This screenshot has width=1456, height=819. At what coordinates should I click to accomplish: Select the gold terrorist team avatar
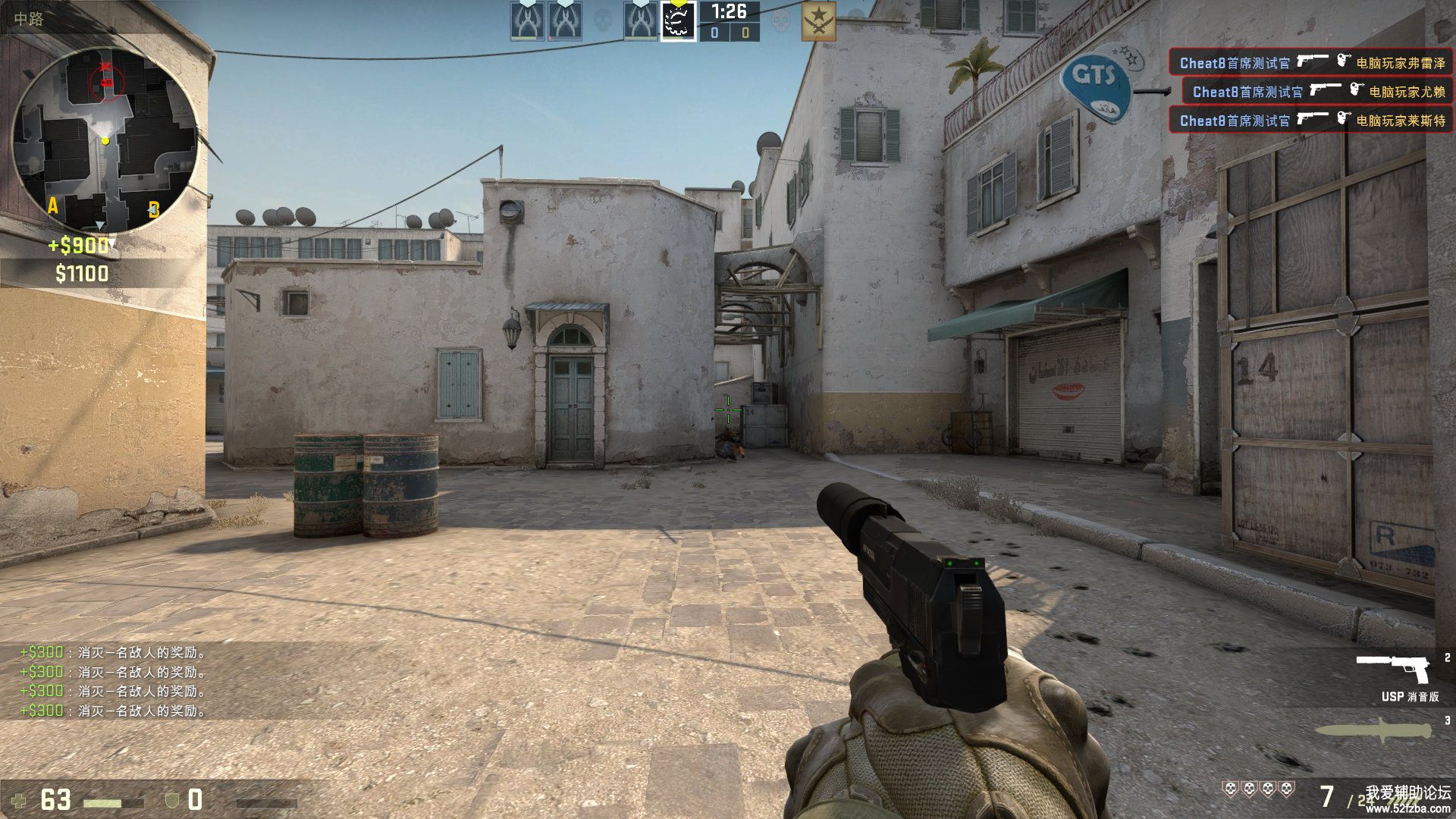[818, 20]
